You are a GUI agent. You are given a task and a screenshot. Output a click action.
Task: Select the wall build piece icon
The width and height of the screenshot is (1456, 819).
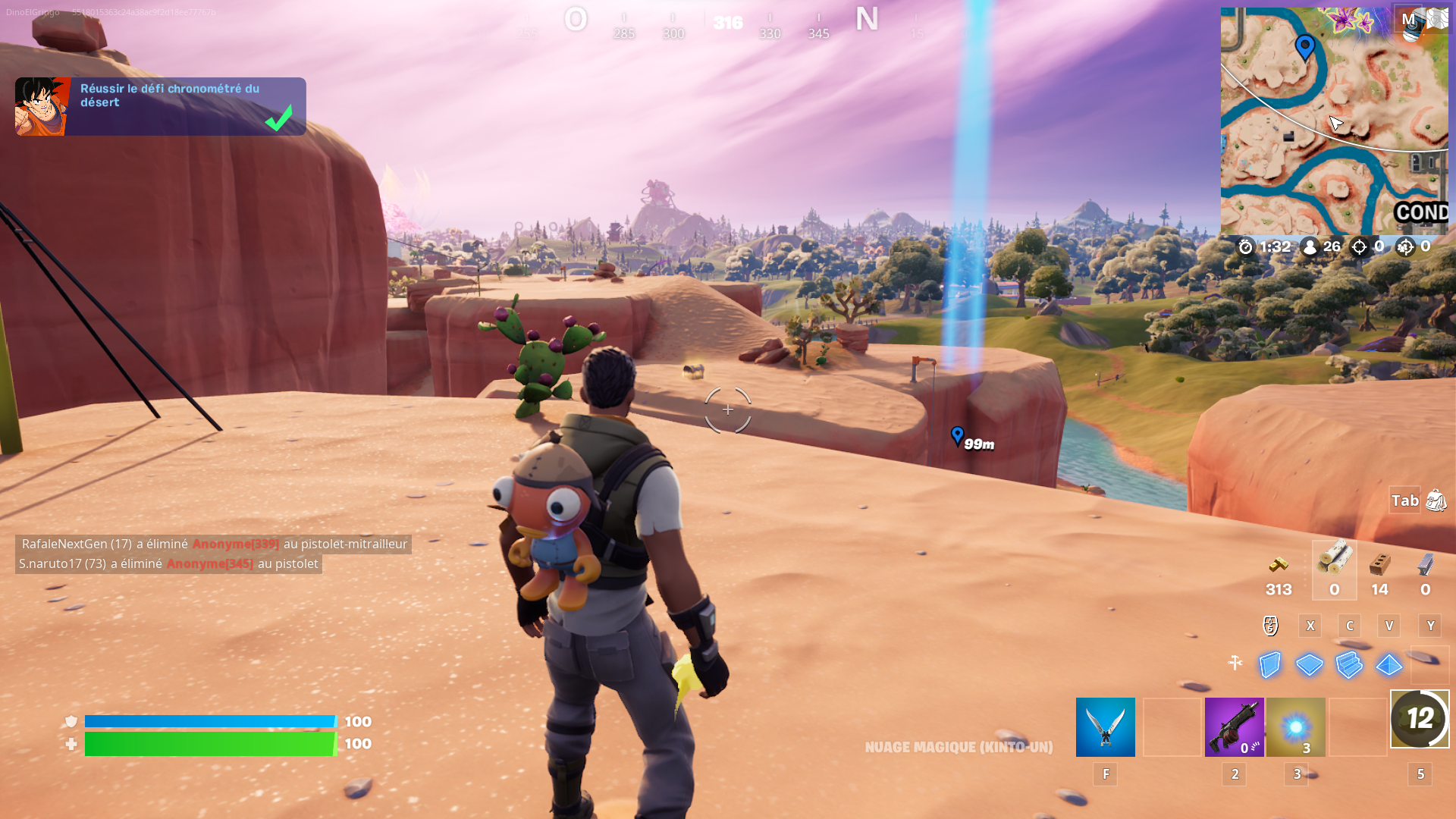click(x=1269, y=665)
